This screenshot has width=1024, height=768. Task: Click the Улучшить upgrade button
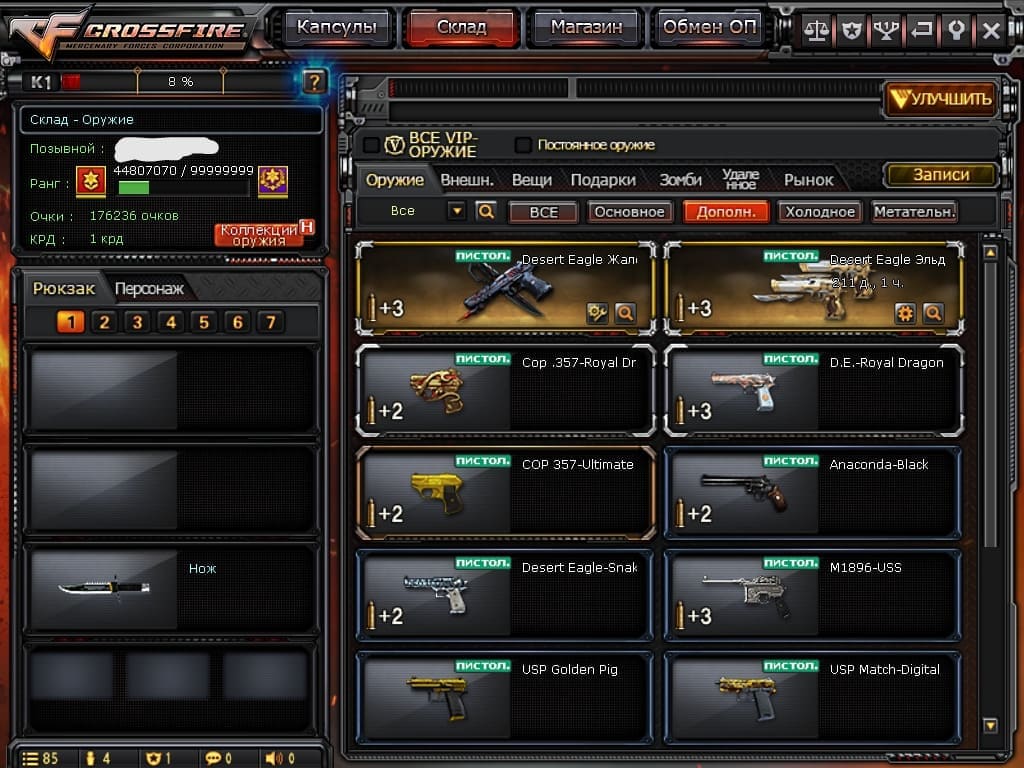click(940, 98)
